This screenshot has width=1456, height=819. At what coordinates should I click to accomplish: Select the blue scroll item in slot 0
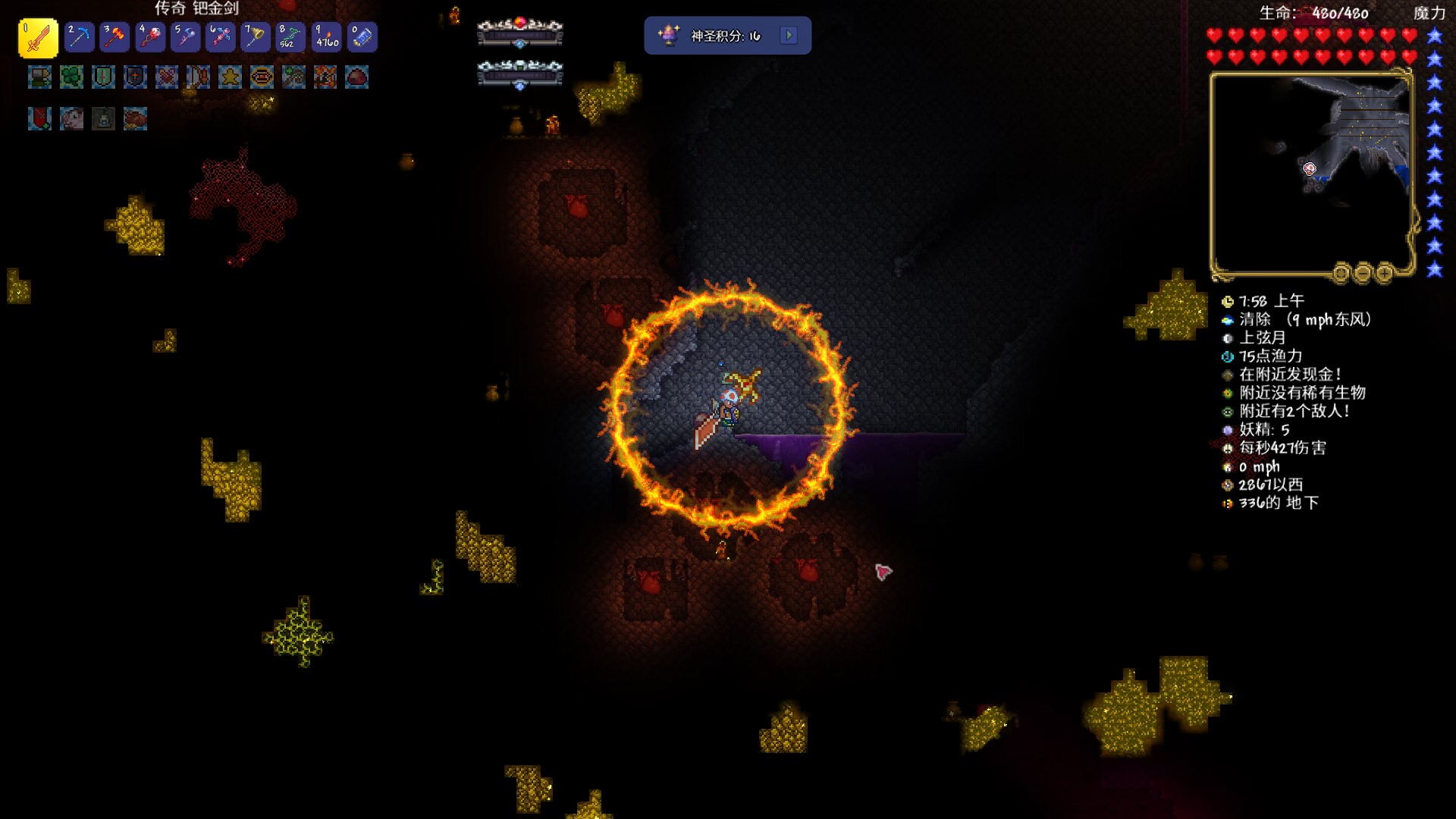pos(362,36)
